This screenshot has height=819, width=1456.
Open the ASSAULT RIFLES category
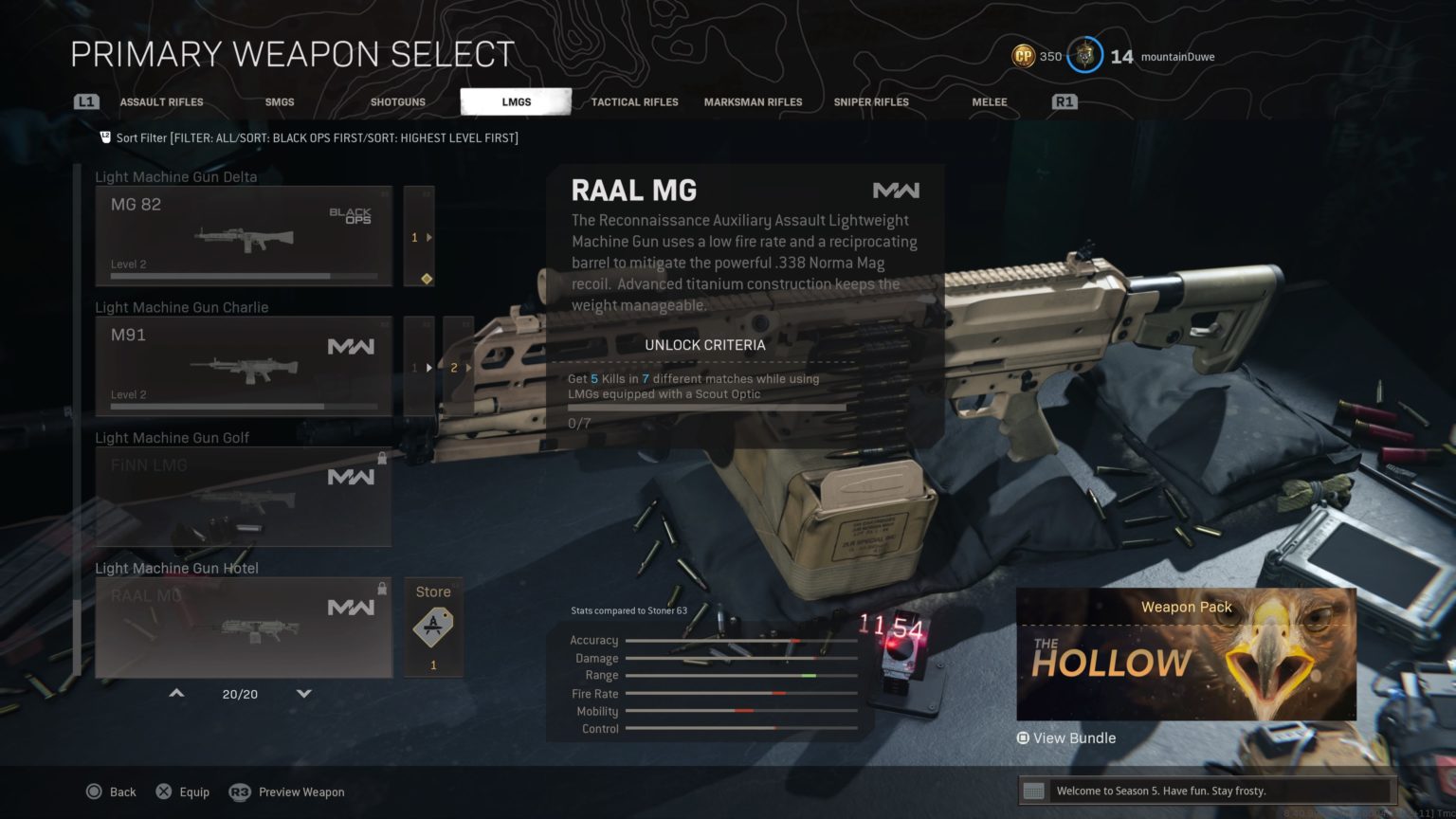click(x=161, y=101)
